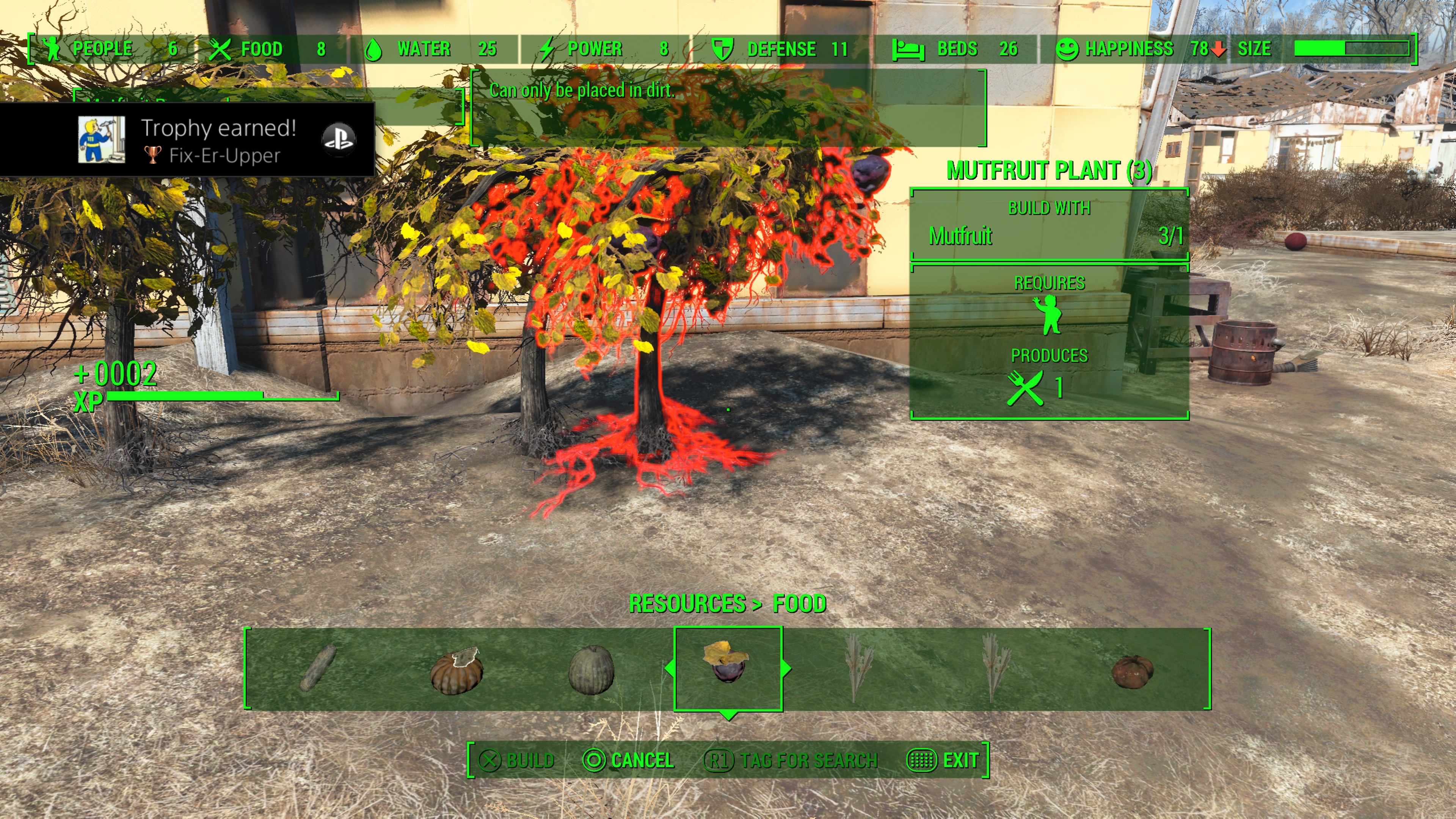Click the right arrow beside the mutfruit slot
This screenshot has width=1456, height=819.
[x=786, y=668]
